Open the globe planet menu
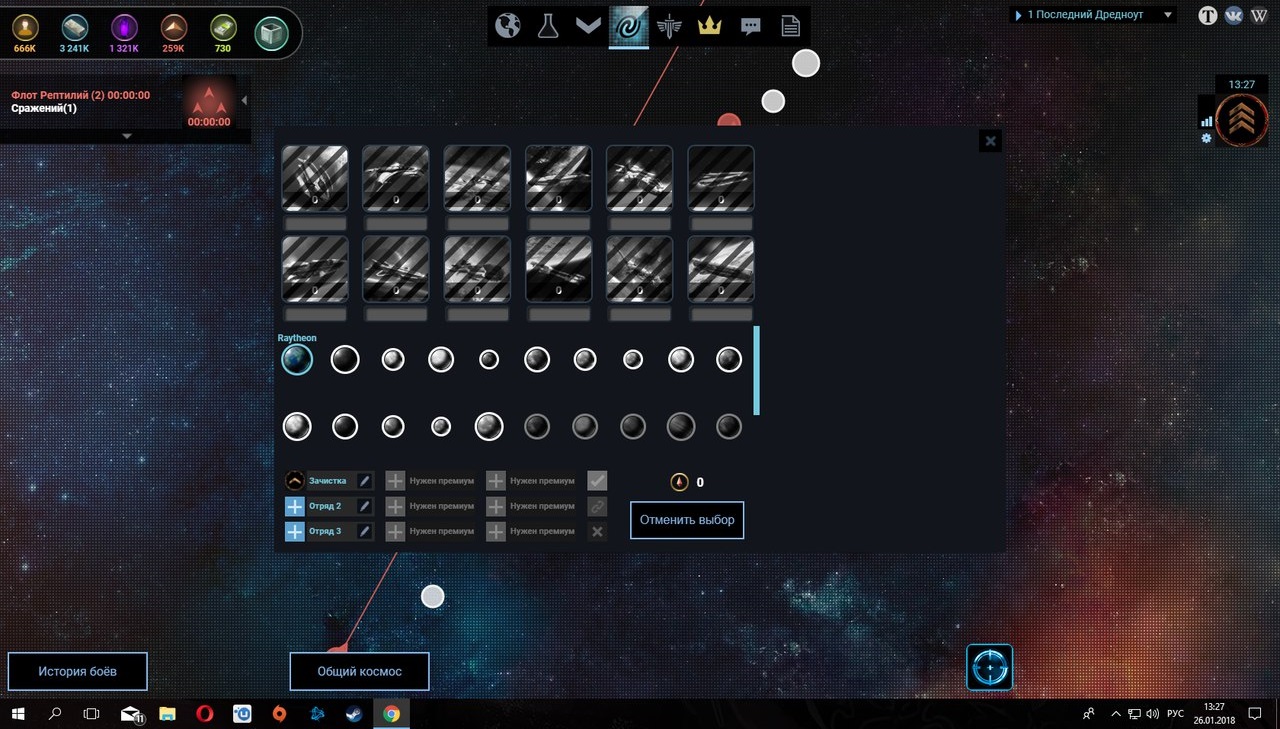Image resolution: width=1280 pixels, height=729 pixels. click(x=508, y=26)
